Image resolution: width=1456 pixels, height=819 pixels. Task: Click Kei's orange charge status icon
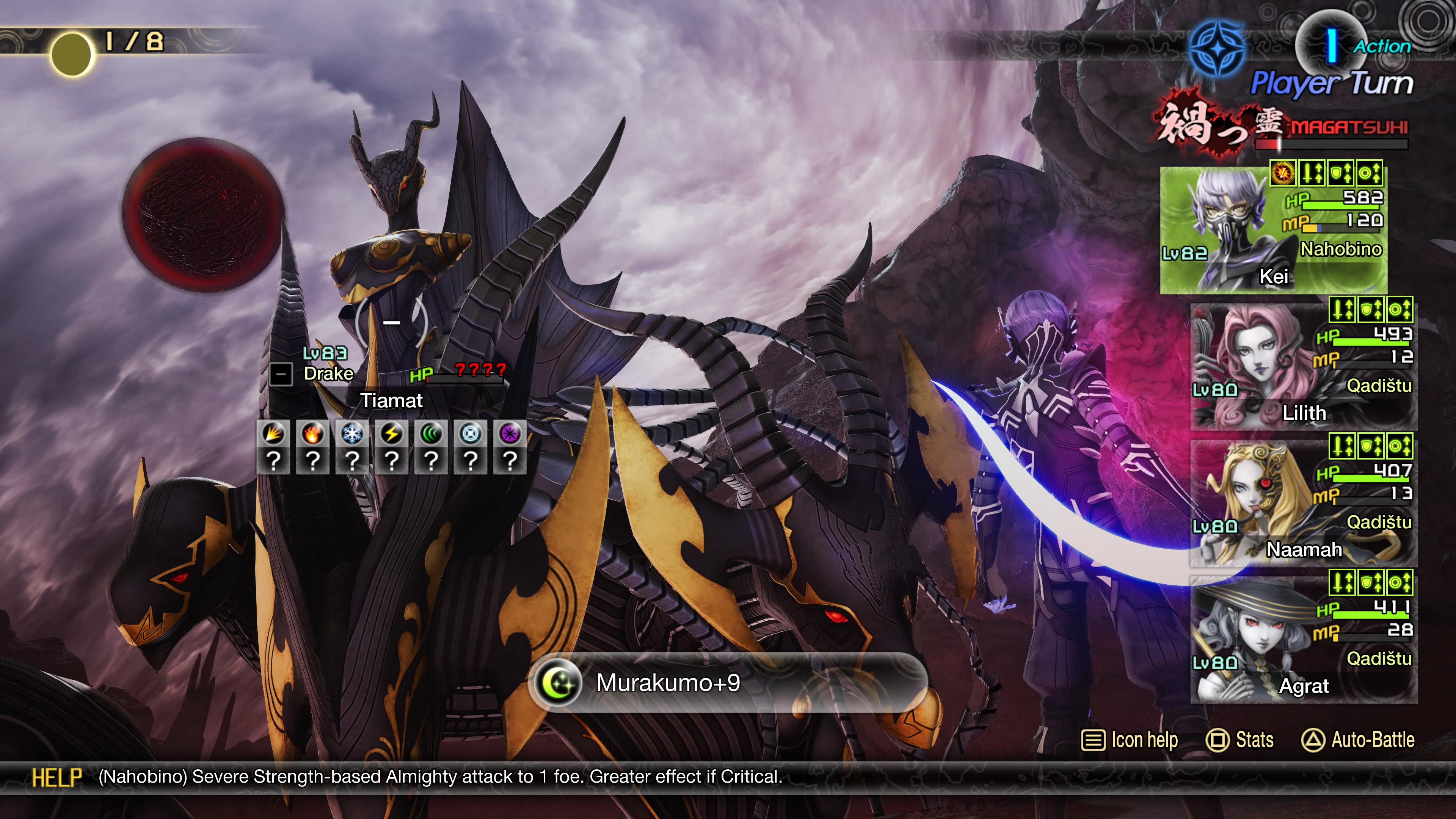coord(1283,173)
